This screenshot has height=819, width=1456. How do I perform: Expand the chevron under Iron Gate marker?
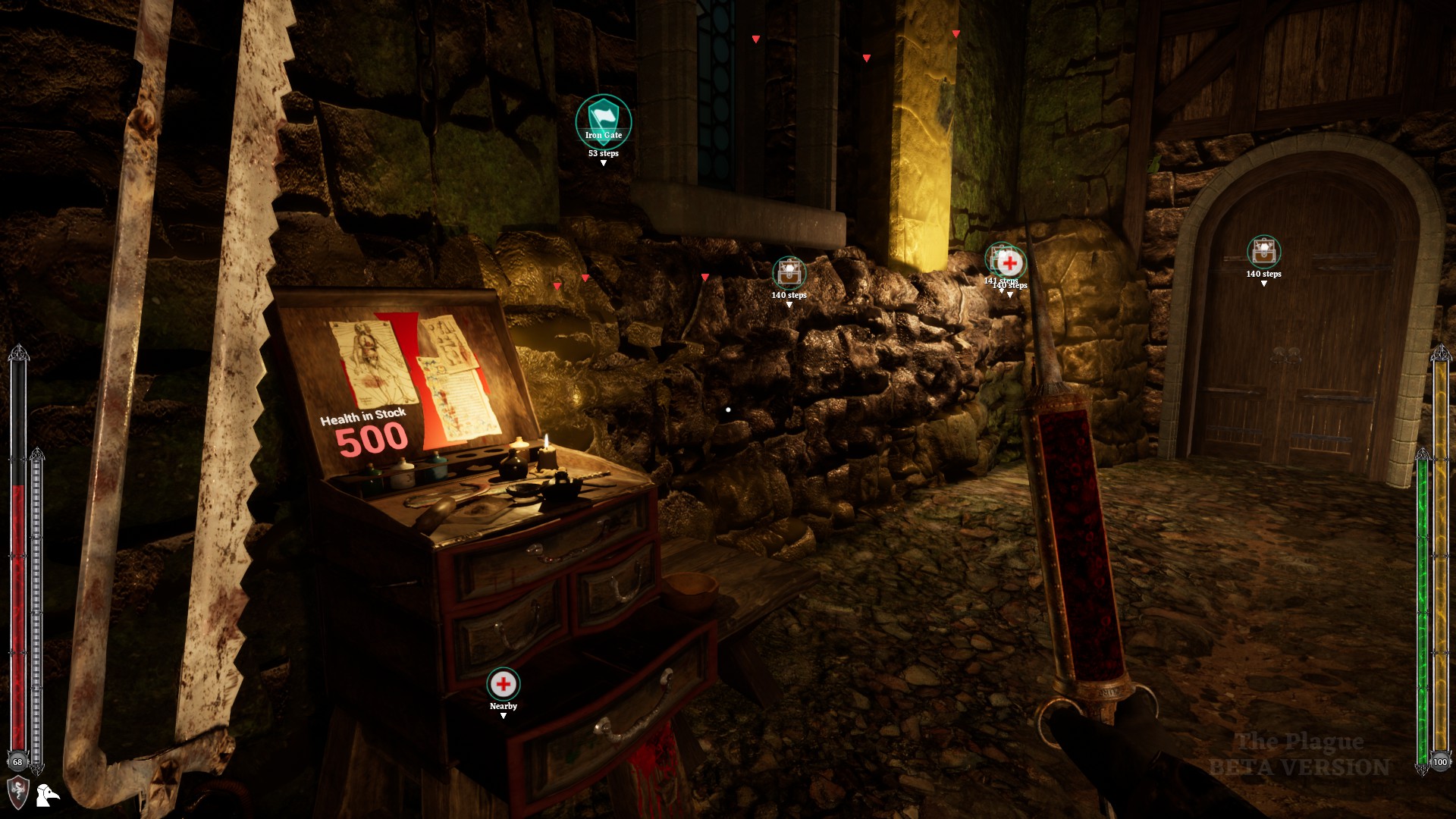click(603, 162)
